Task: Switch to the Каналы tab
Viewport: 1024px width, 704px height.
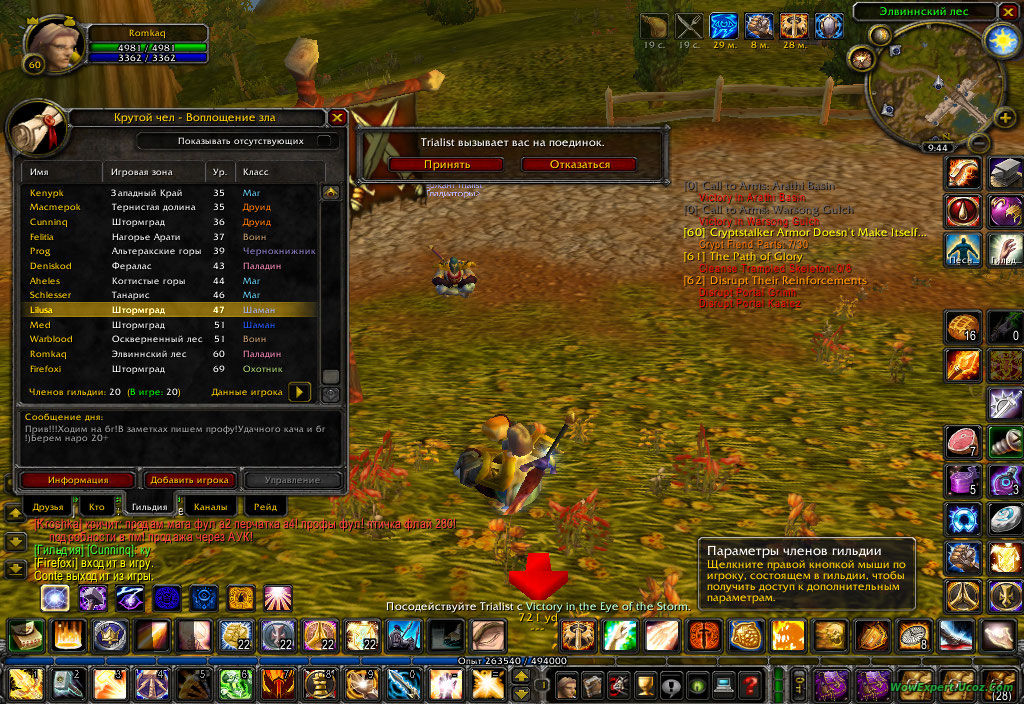Action: point(210,507)
